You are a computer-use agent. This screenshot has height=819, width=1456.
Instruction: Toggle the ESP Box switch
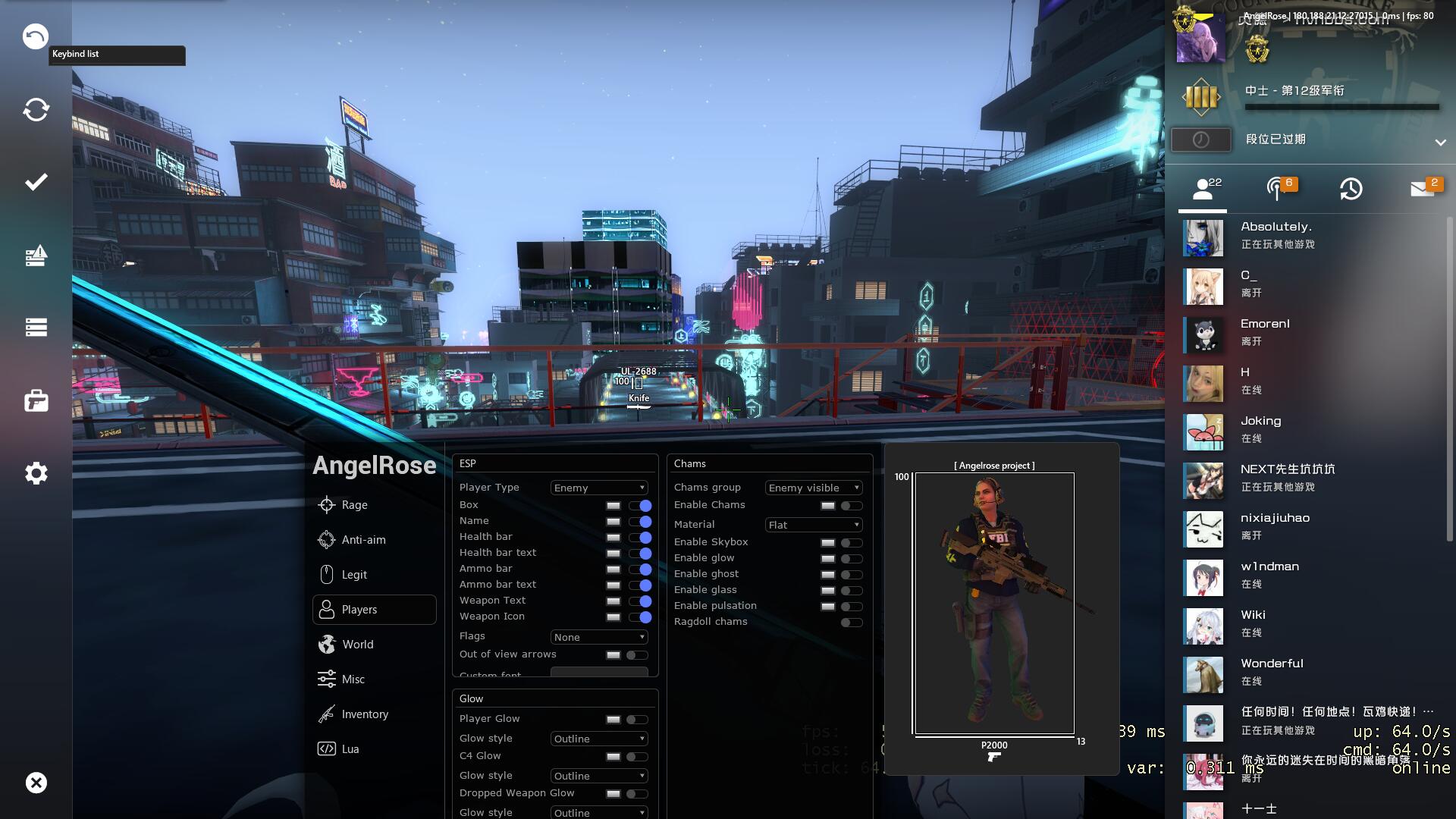pyautogui.click(x=640, y=506)
